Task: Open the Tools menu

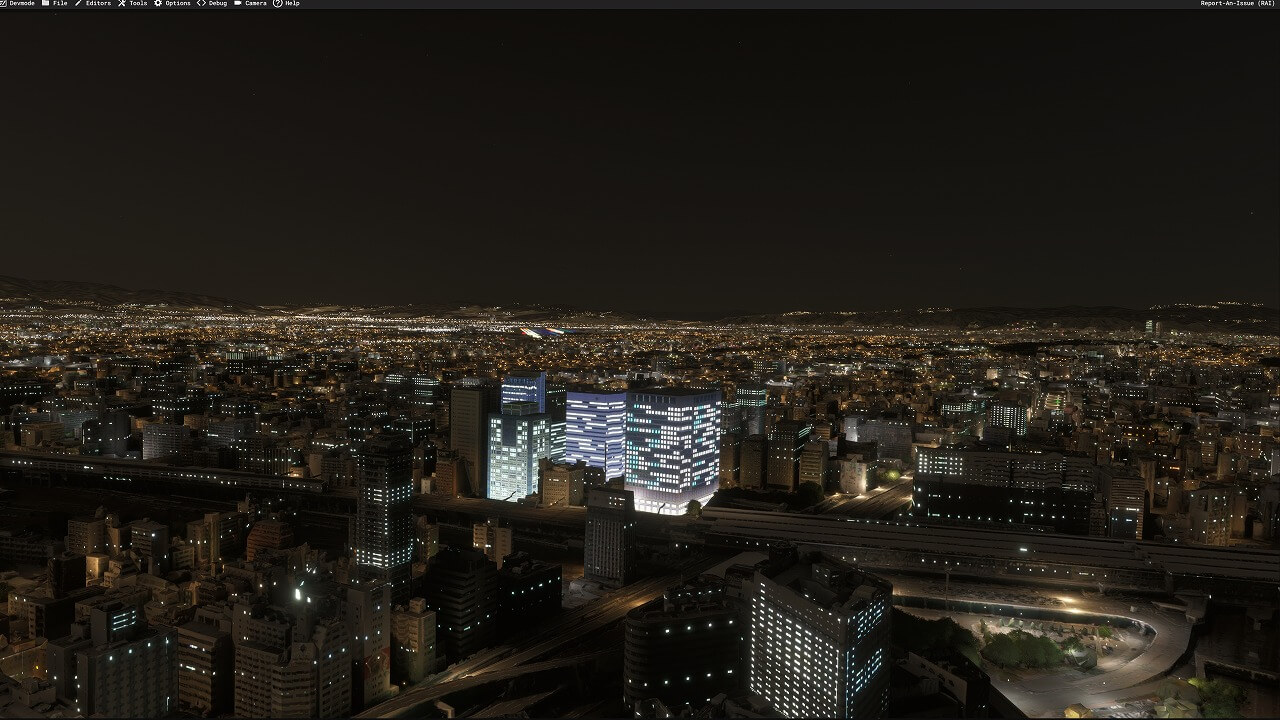Action: click(133, 4)
